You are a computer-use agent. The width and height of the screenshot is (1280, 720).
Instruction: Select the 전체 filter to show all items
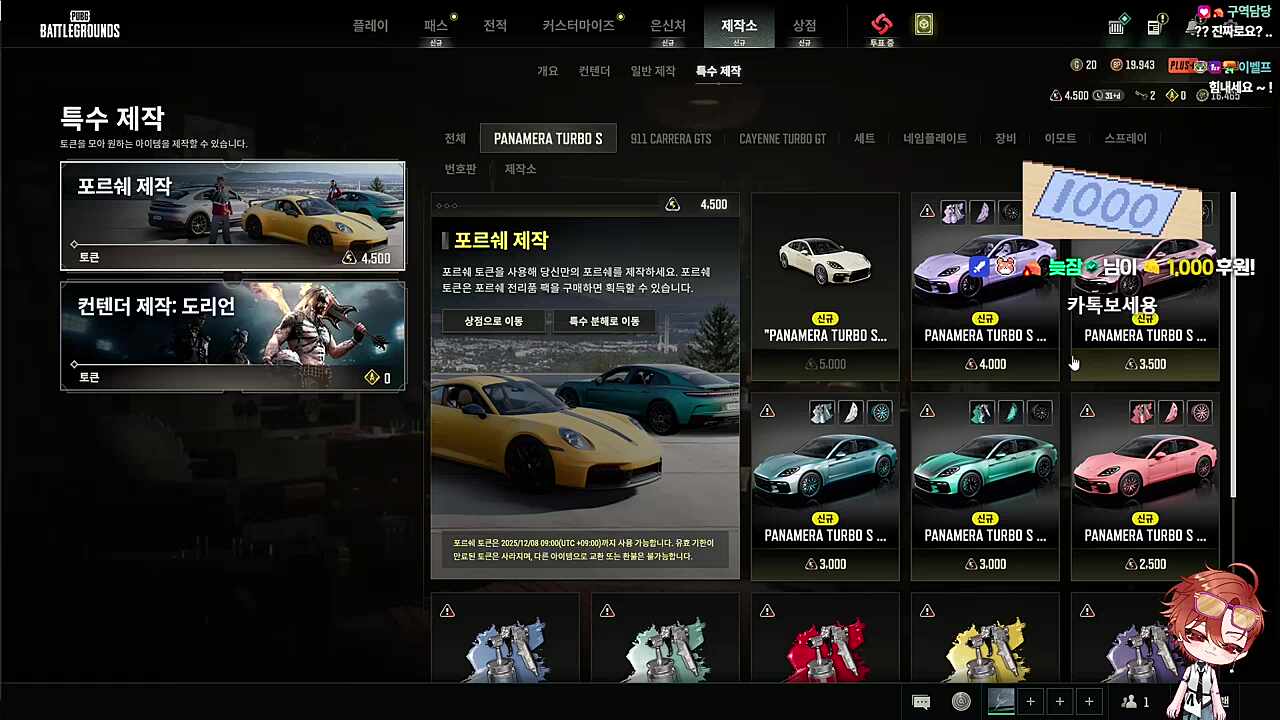(x=455, y=139)
